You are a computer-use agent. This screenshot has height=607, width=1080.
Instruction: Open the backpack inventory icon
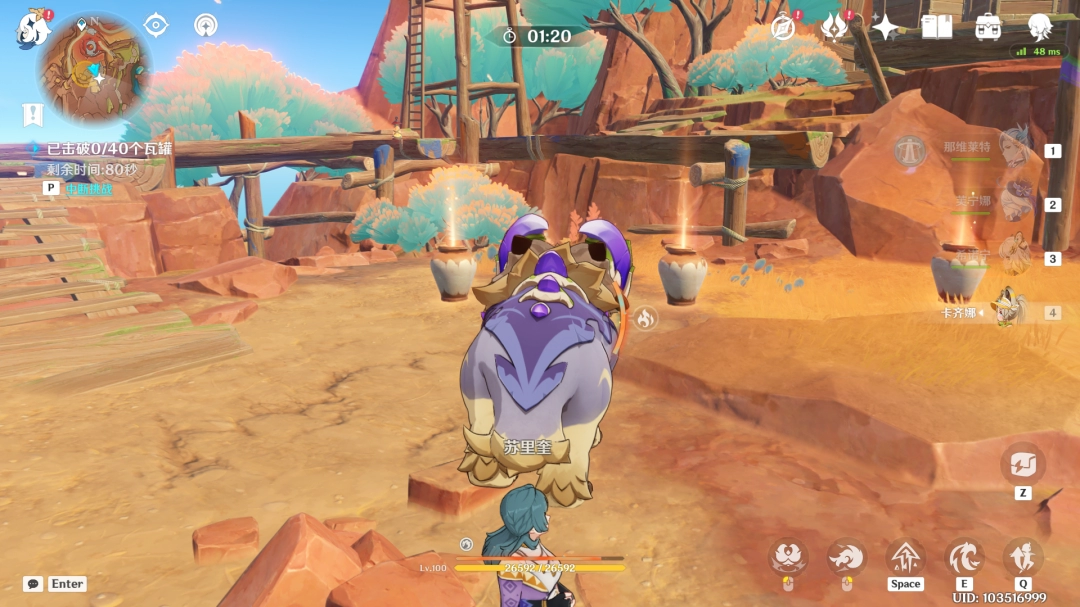coord(988,27)
